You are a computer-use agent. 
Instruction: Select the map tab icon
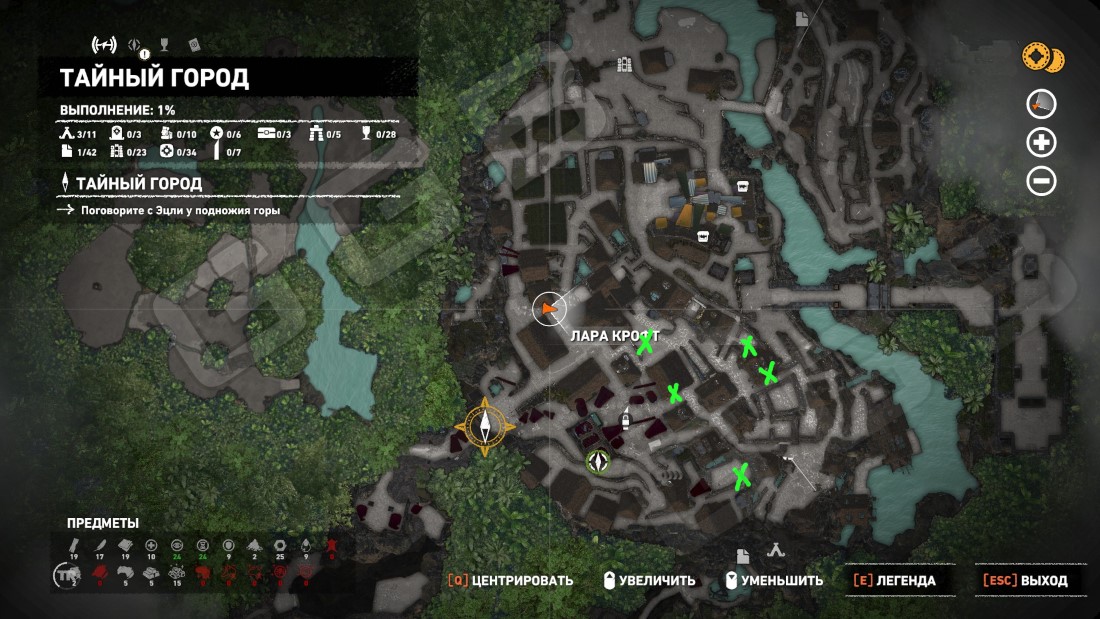tap(104, 44)
